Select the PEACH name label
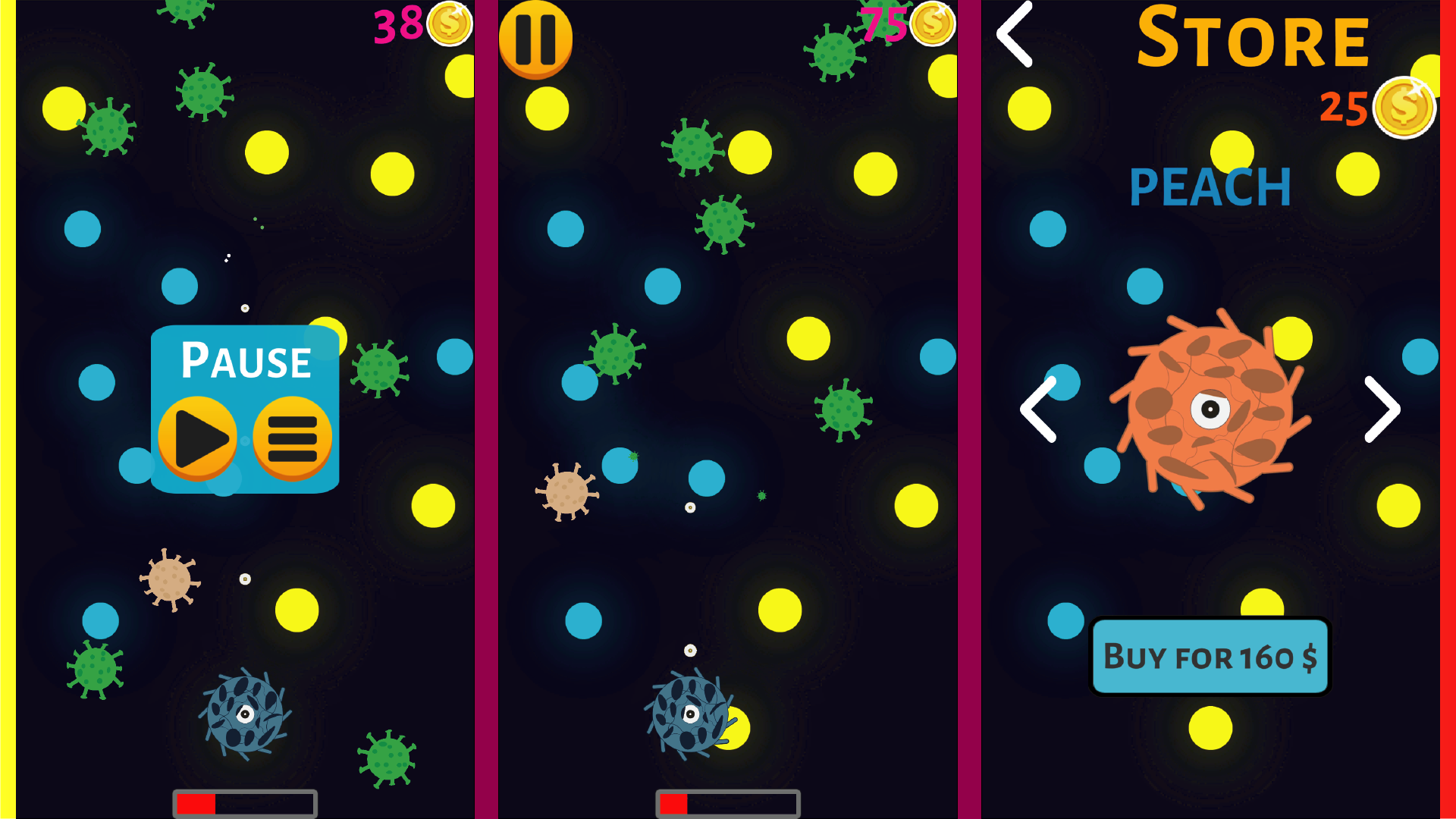 (x=1210, y=186)
